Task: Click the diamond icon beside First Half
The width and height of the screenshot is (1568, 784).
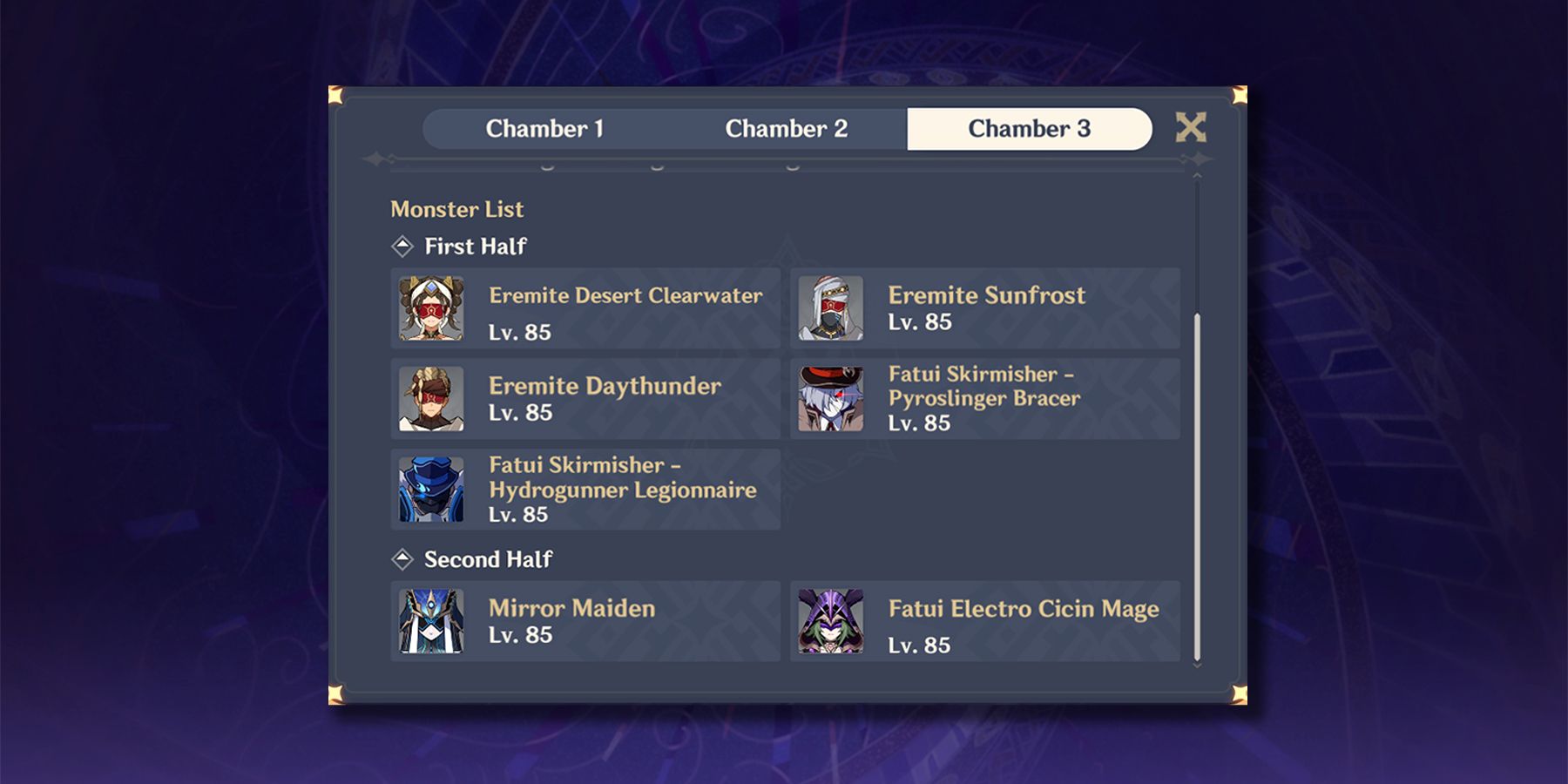Action: (x=402, y=247)
